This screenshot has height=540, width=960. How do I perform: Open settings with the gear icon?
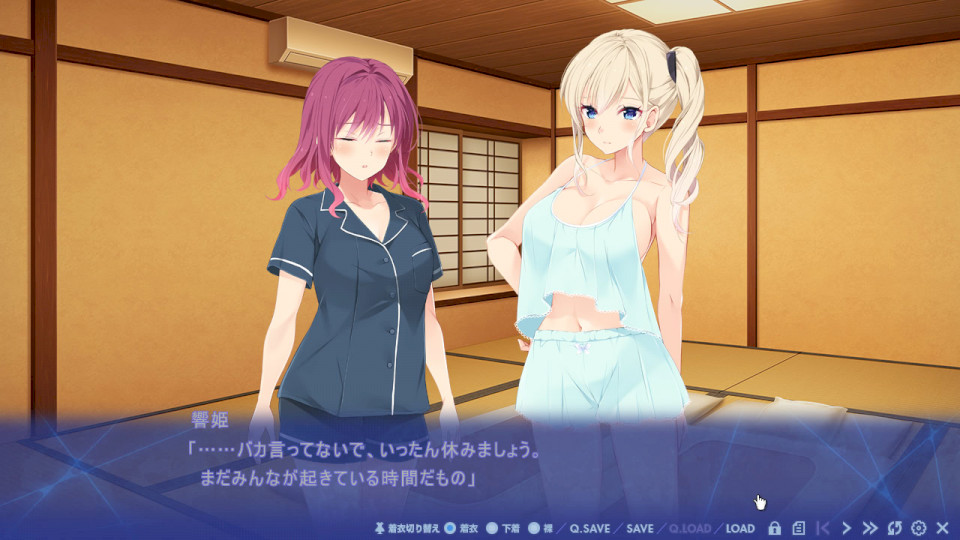(x=918, y=528)
